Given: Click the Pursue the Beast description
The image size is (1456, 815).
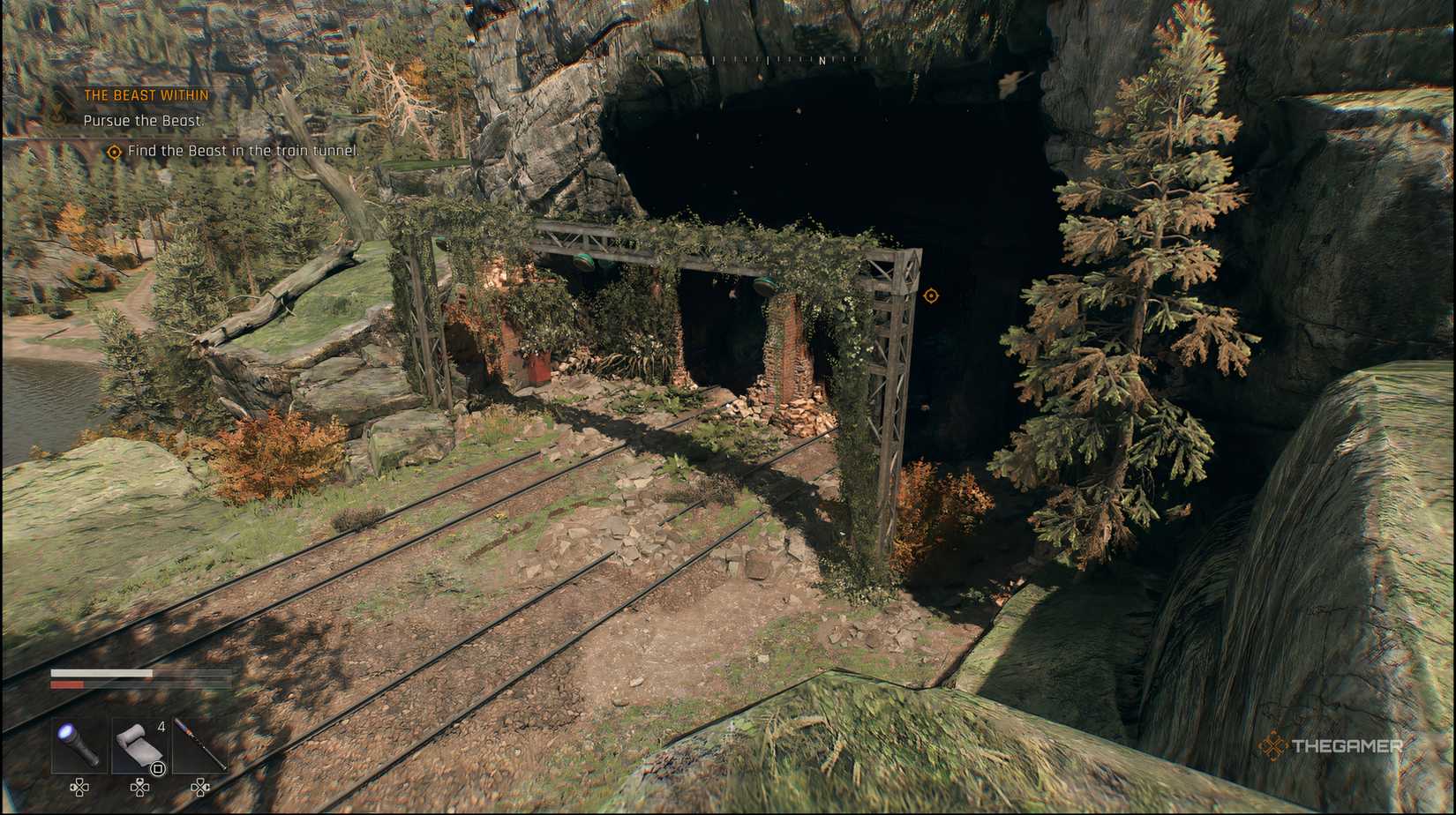Looking at the screenshot, I should pos(143,120).
